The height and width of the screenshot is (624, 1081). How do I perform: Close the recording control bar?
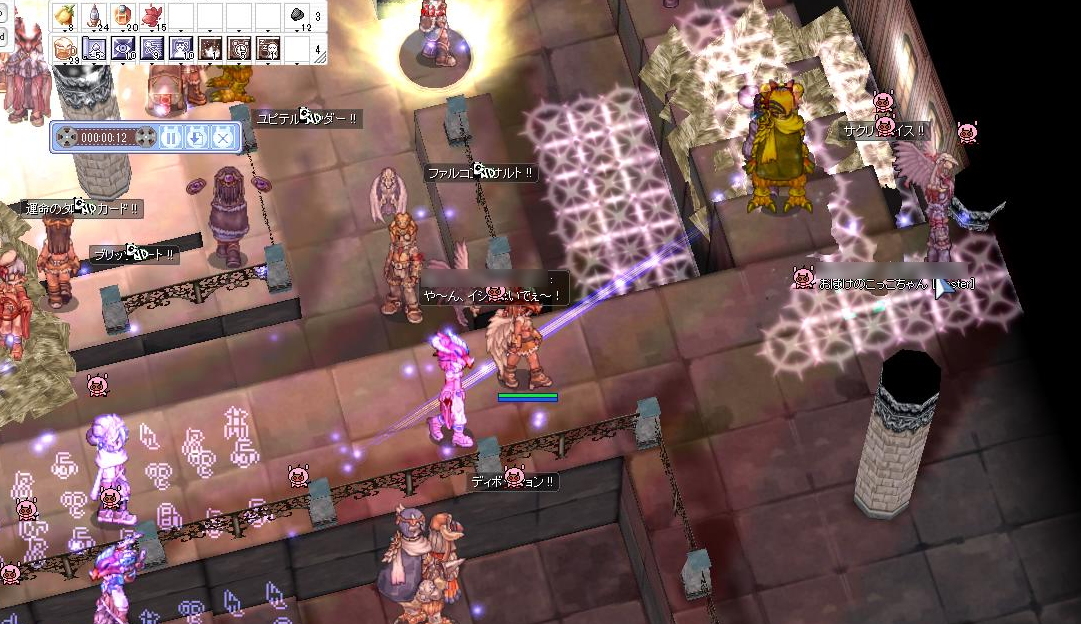pyautogui.click(x=224, y=137)
